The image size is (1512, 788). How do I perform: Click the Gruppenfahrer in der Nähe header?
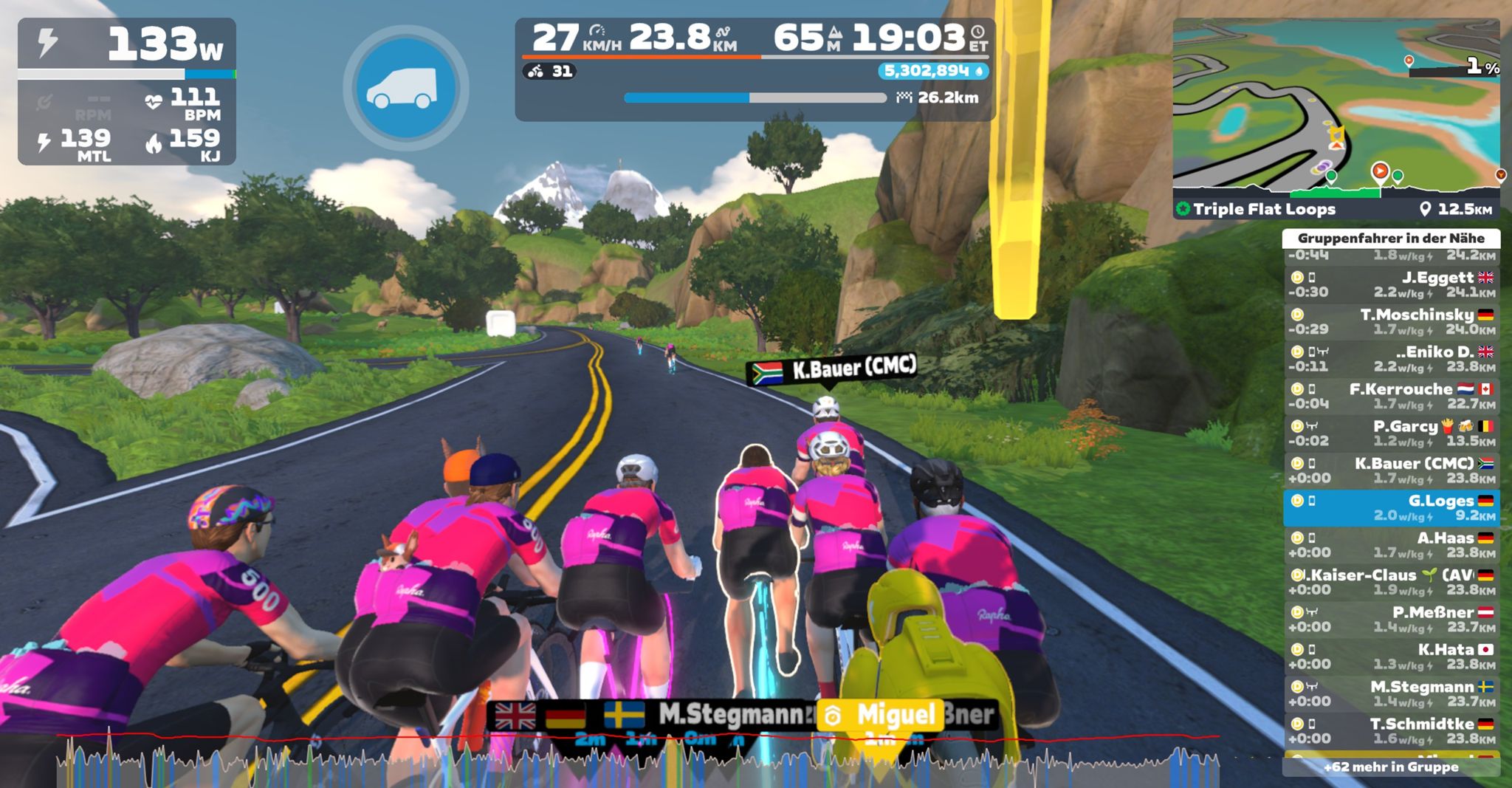[x=1391, y=238]
